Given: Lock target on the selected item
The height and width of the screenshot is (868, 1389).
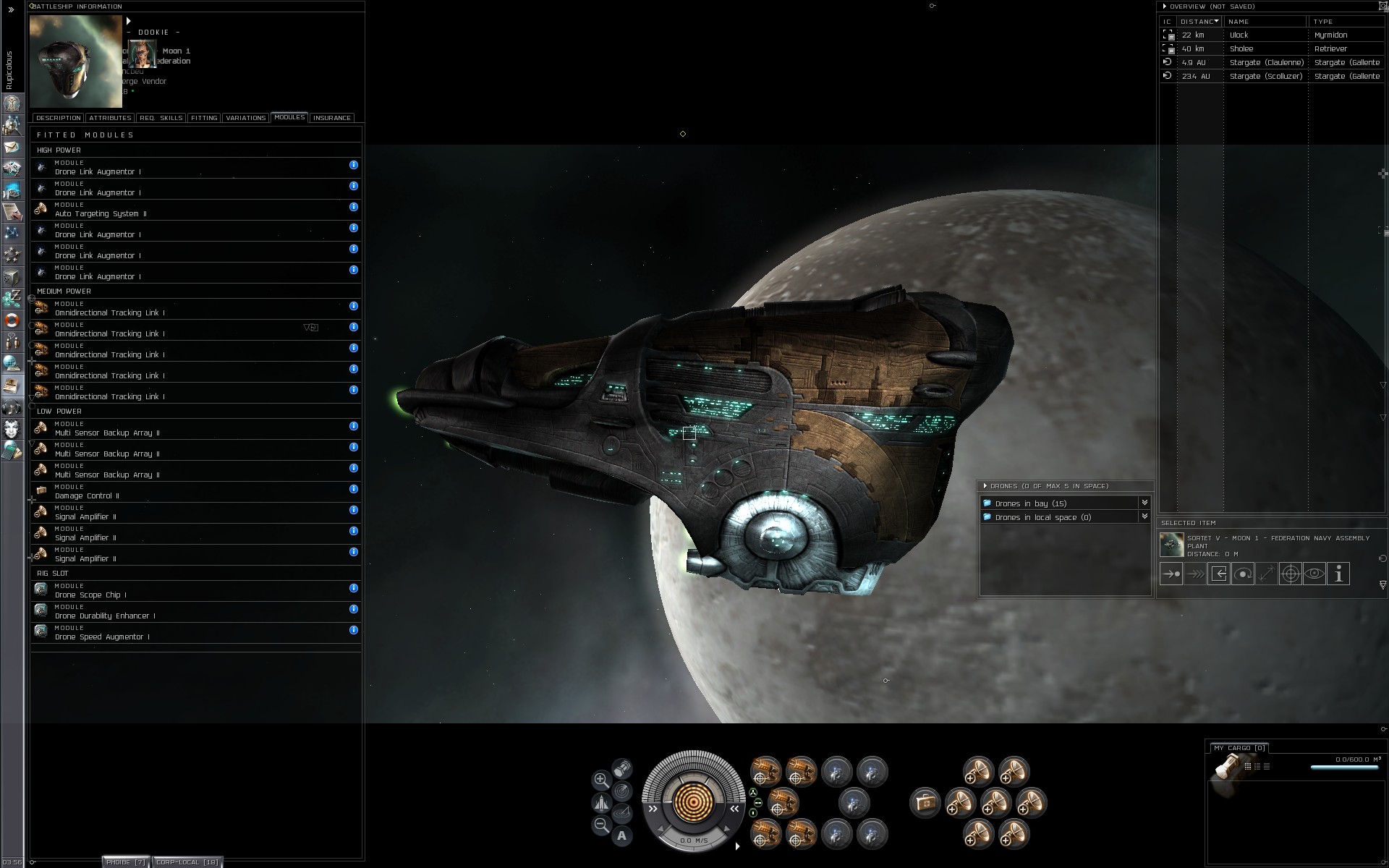Looking at the screenshot, I should coord(1290,574).
